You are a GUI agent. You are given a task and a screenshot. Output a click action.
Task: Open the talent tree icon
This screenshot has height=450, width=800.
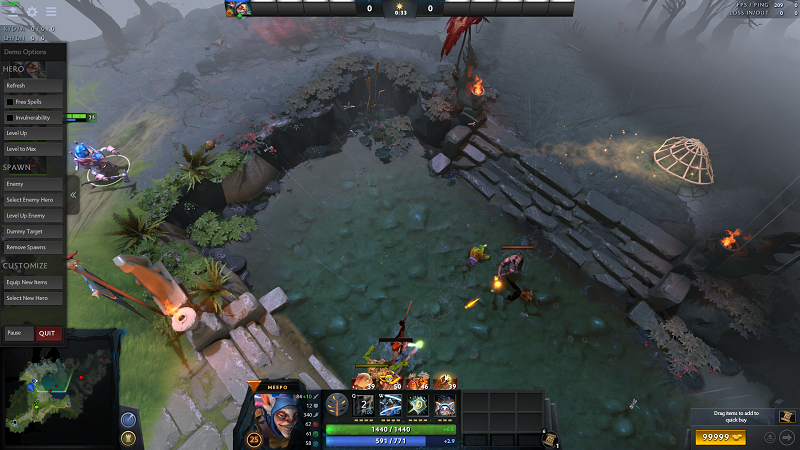(339, 405)
